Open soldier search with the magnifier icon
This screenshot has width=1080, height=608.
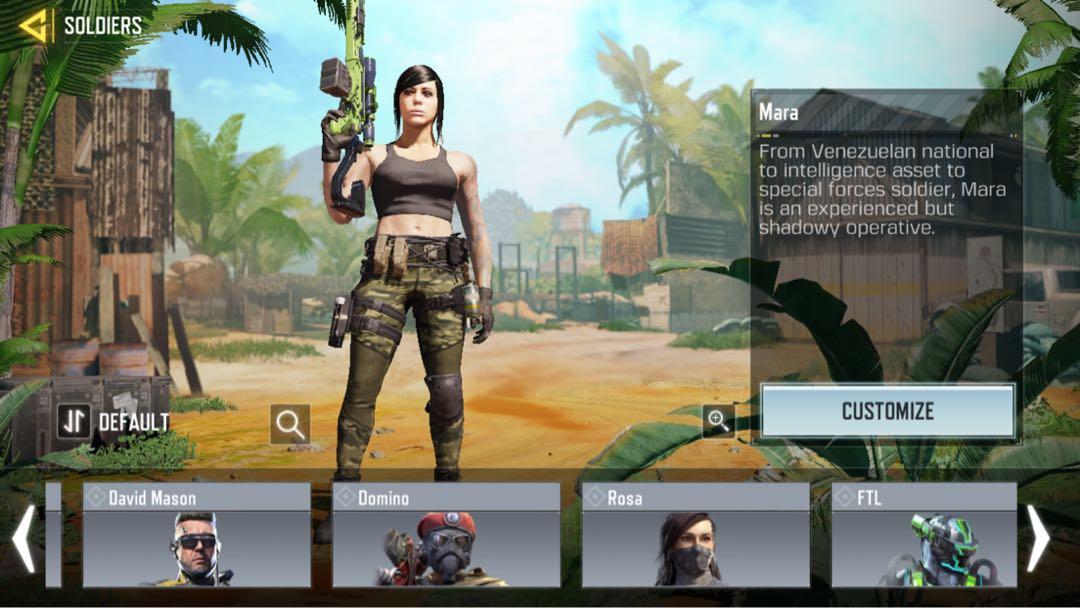click(290, 424)
